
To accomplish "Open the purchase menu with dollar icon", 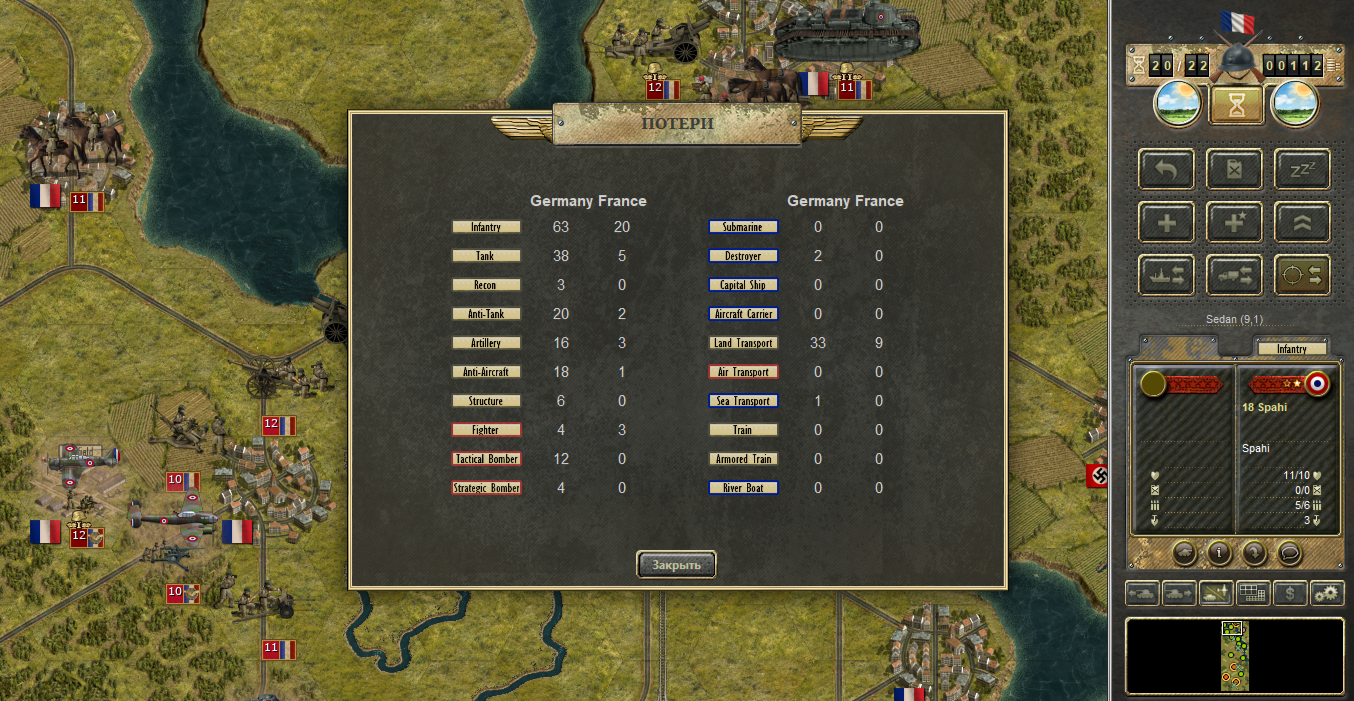I will 1290,593.
